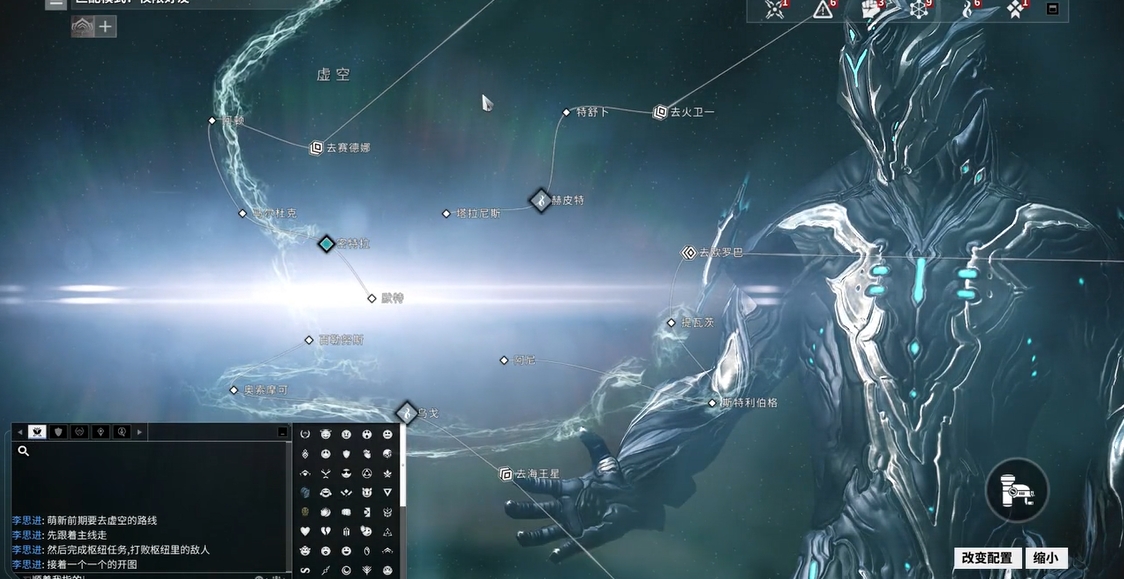Minimize the chat window
This screenshot has width=1124, height=579.
[x=283, y=432]
